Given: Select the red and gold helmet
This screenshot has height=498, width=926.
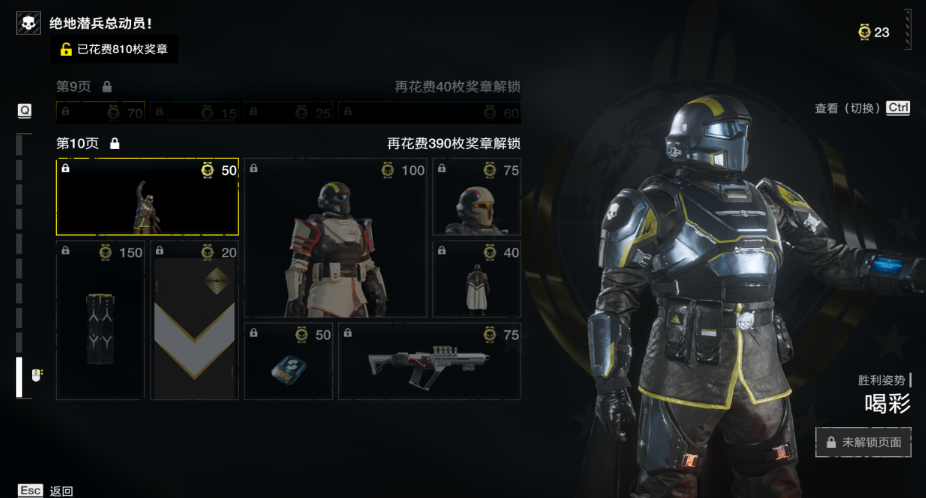Looking at the screenshot, I should click(476, 197).
